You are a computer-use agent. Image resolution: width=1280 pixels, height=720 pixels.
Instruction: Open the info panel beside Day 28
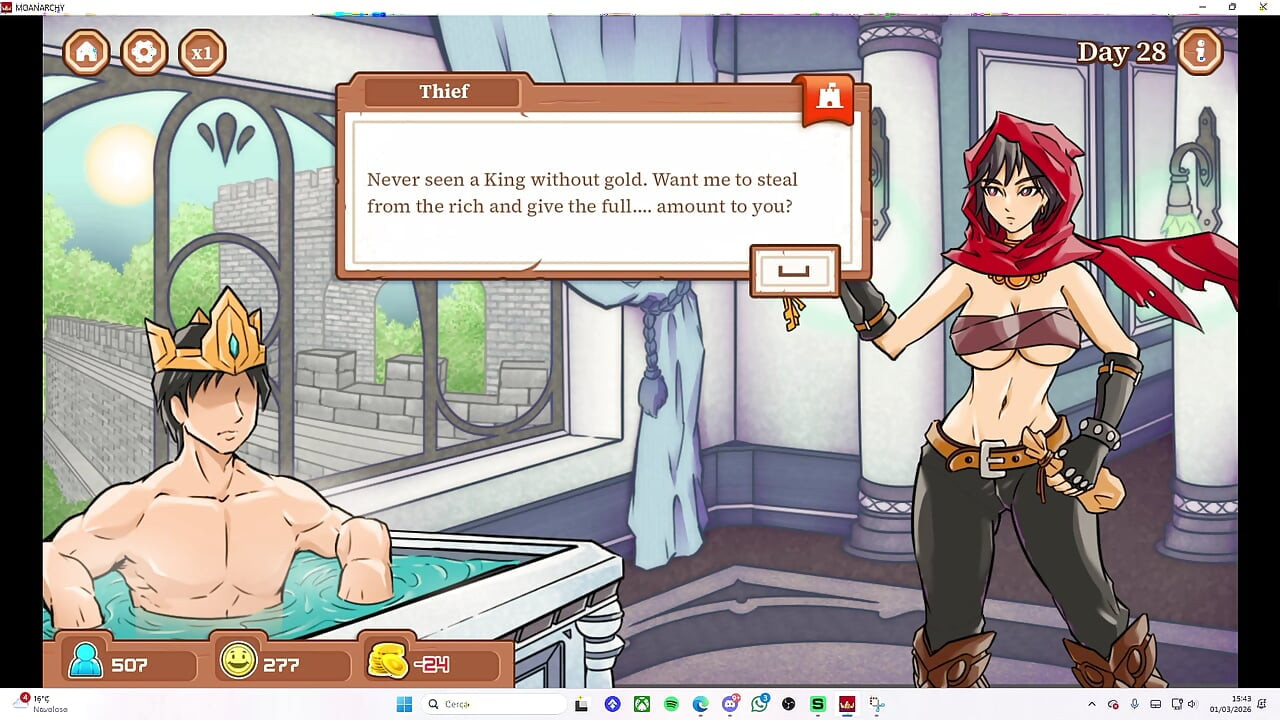click(1201, 51)
